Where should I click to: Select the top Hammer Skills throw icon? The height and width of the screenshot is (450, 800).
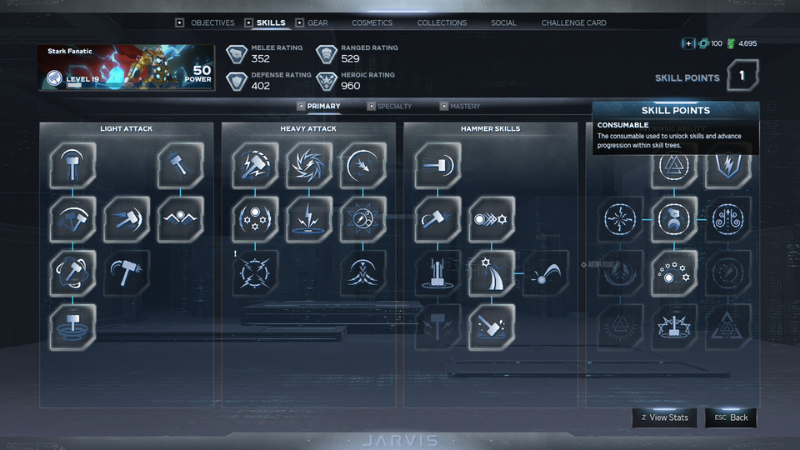437,165
